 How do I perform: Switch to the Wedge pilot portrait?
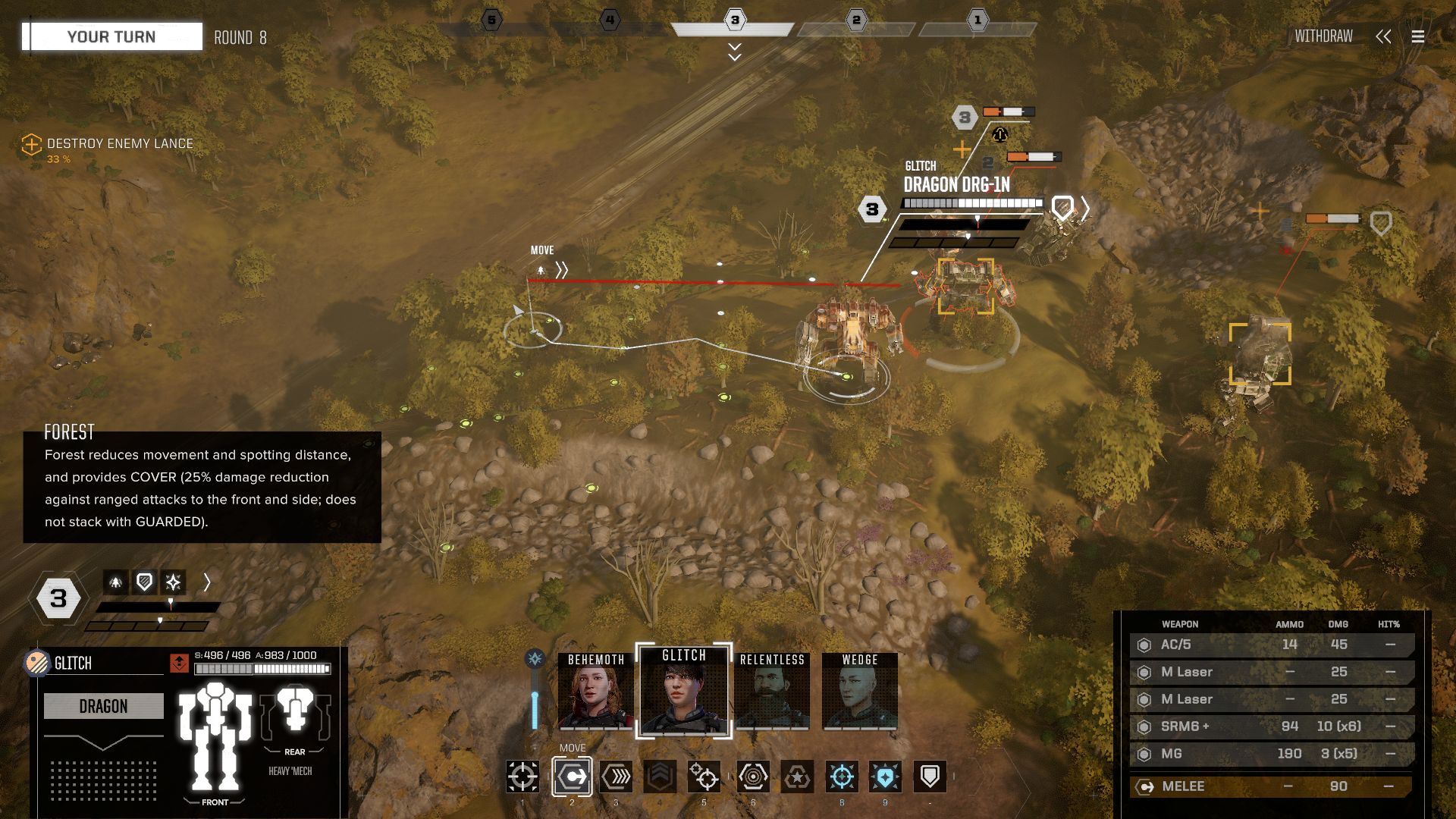click(x=859, y=692)
